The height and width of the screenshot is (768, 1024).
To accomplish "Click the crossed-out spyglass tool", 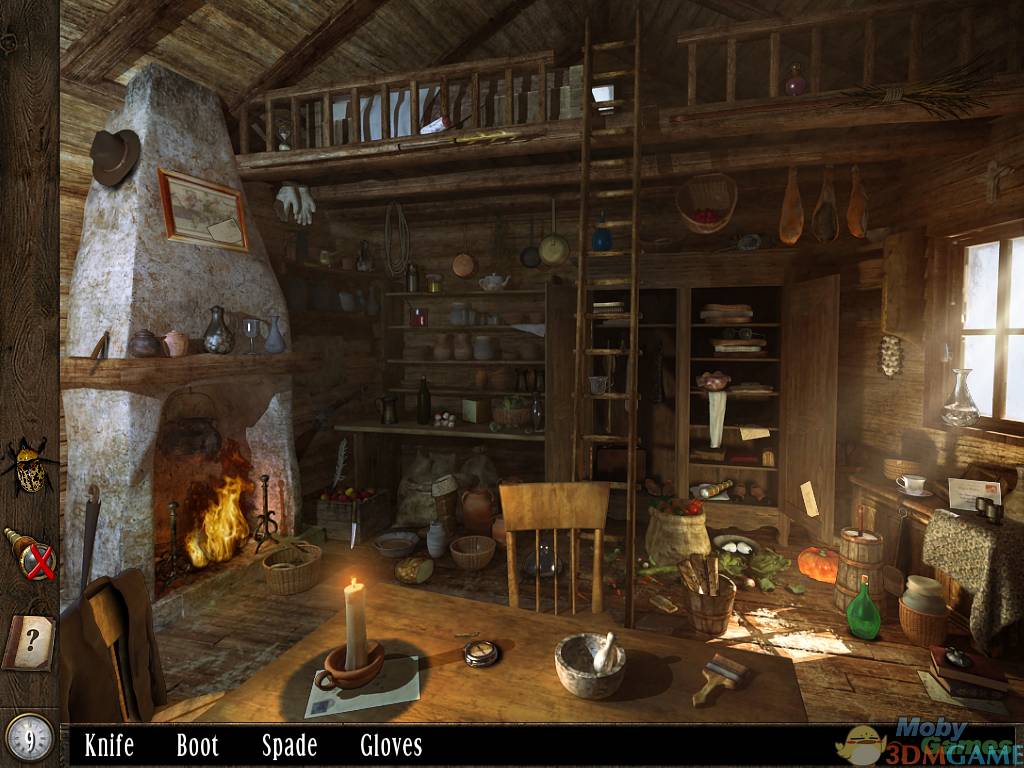I will (30, 553).
